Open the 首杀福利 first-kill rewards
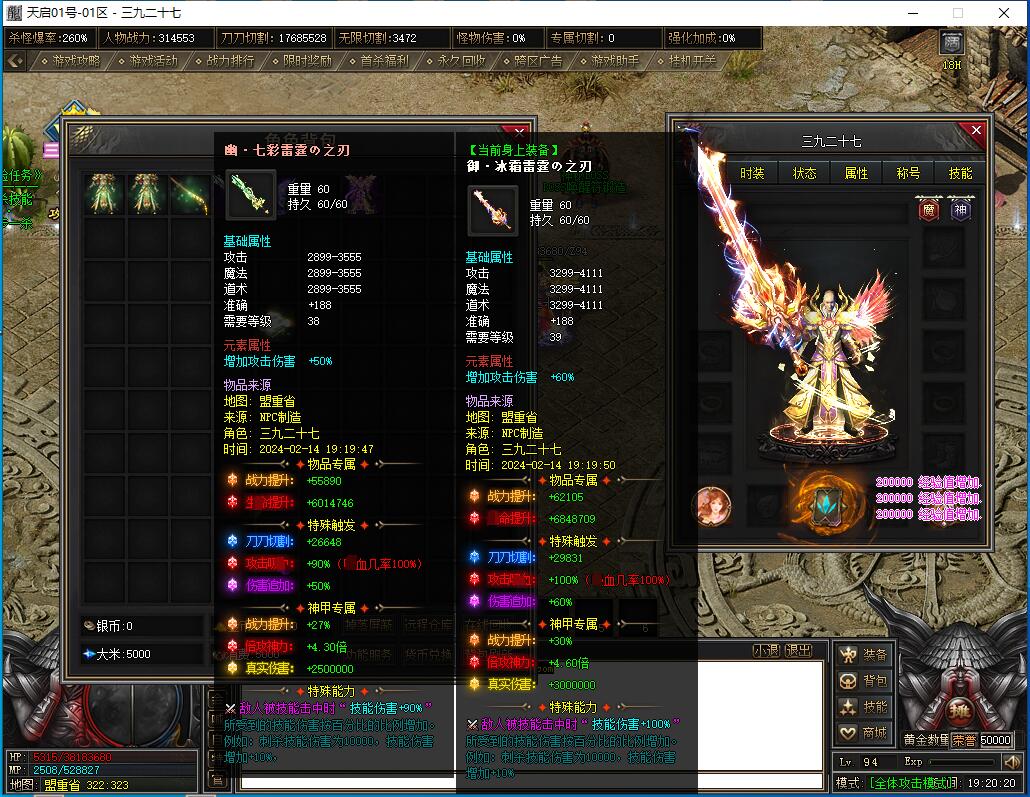 click(x=380, y=60)
